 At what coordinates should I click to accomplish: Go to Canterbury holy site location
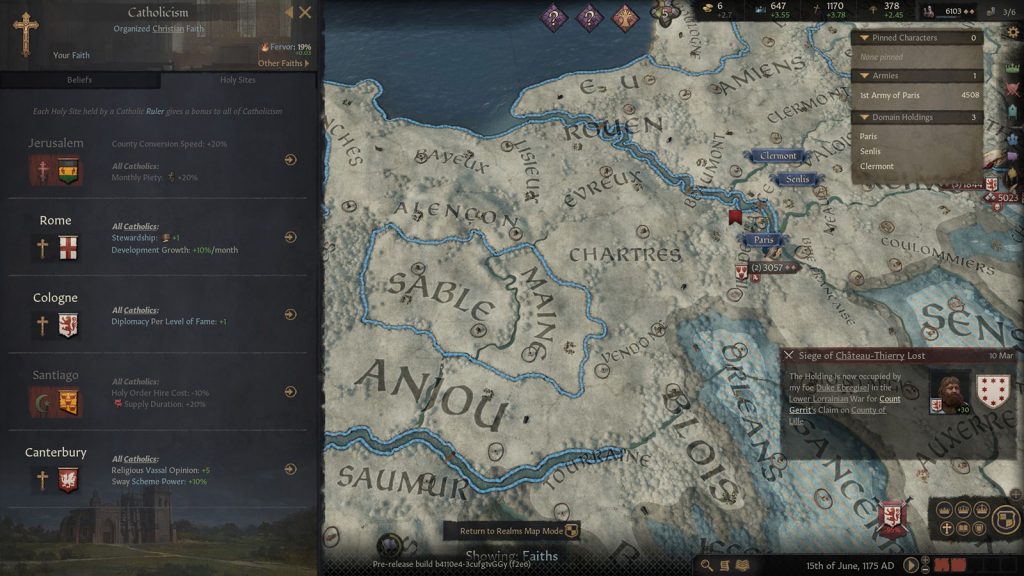click(x=290, y=469)
